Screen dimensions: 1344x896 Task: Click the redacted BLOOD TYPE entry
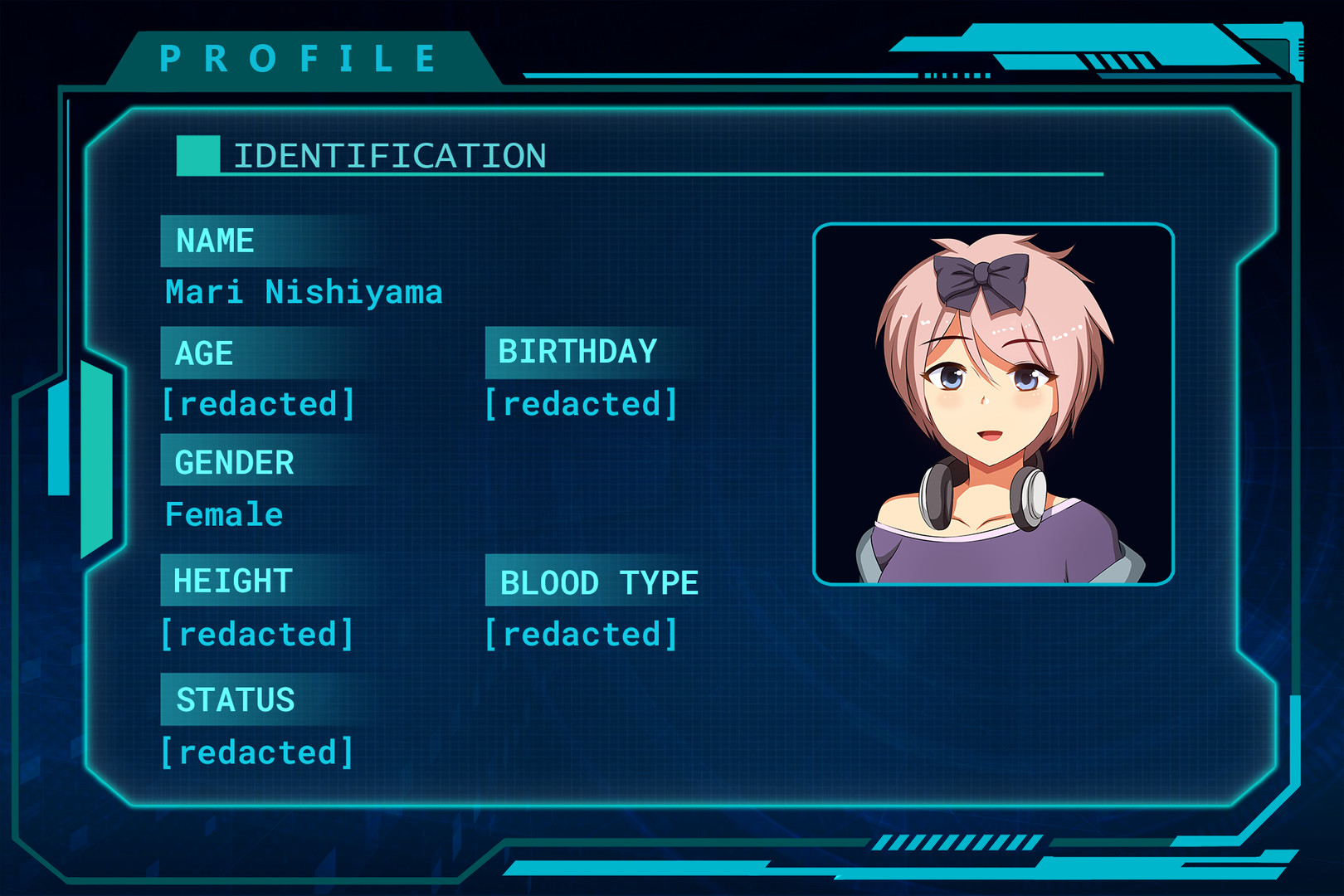(579, 634)
